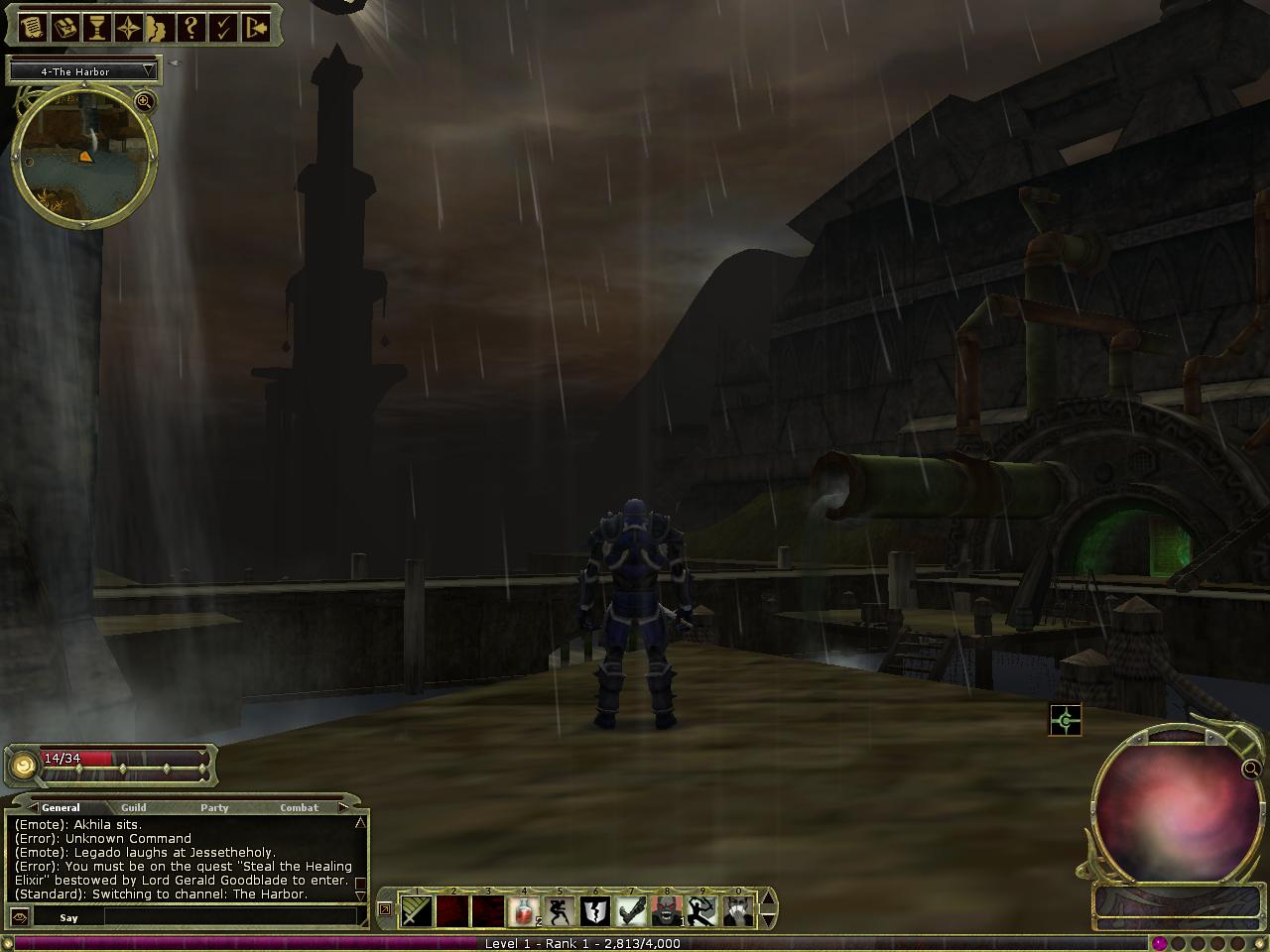Open the two-heads social panel icon
Image resolution: width=1270 pixels, height=952 pixels.
[159, 27]
